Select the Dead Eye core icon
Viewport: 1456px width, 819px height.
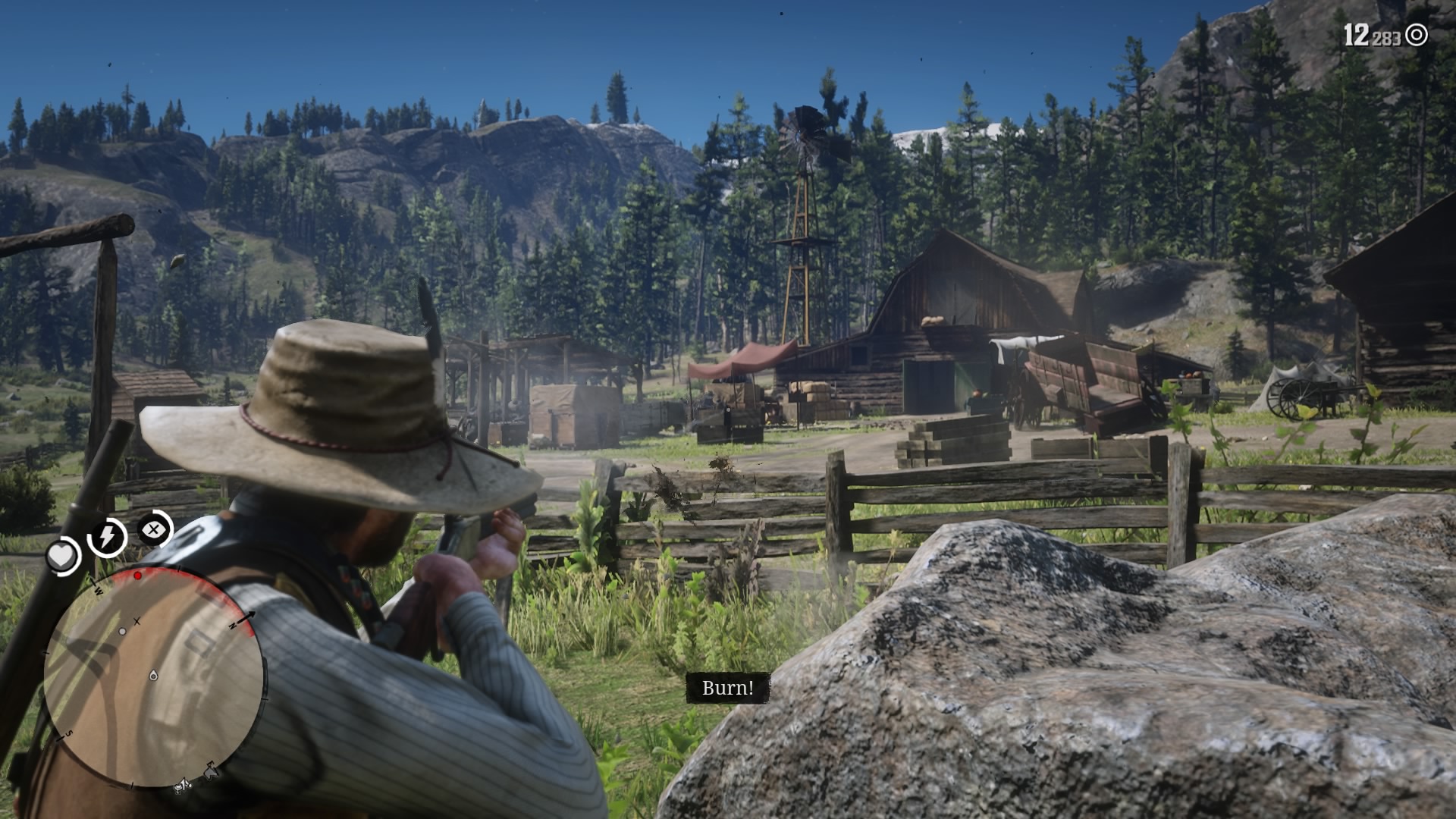[154, 529]
